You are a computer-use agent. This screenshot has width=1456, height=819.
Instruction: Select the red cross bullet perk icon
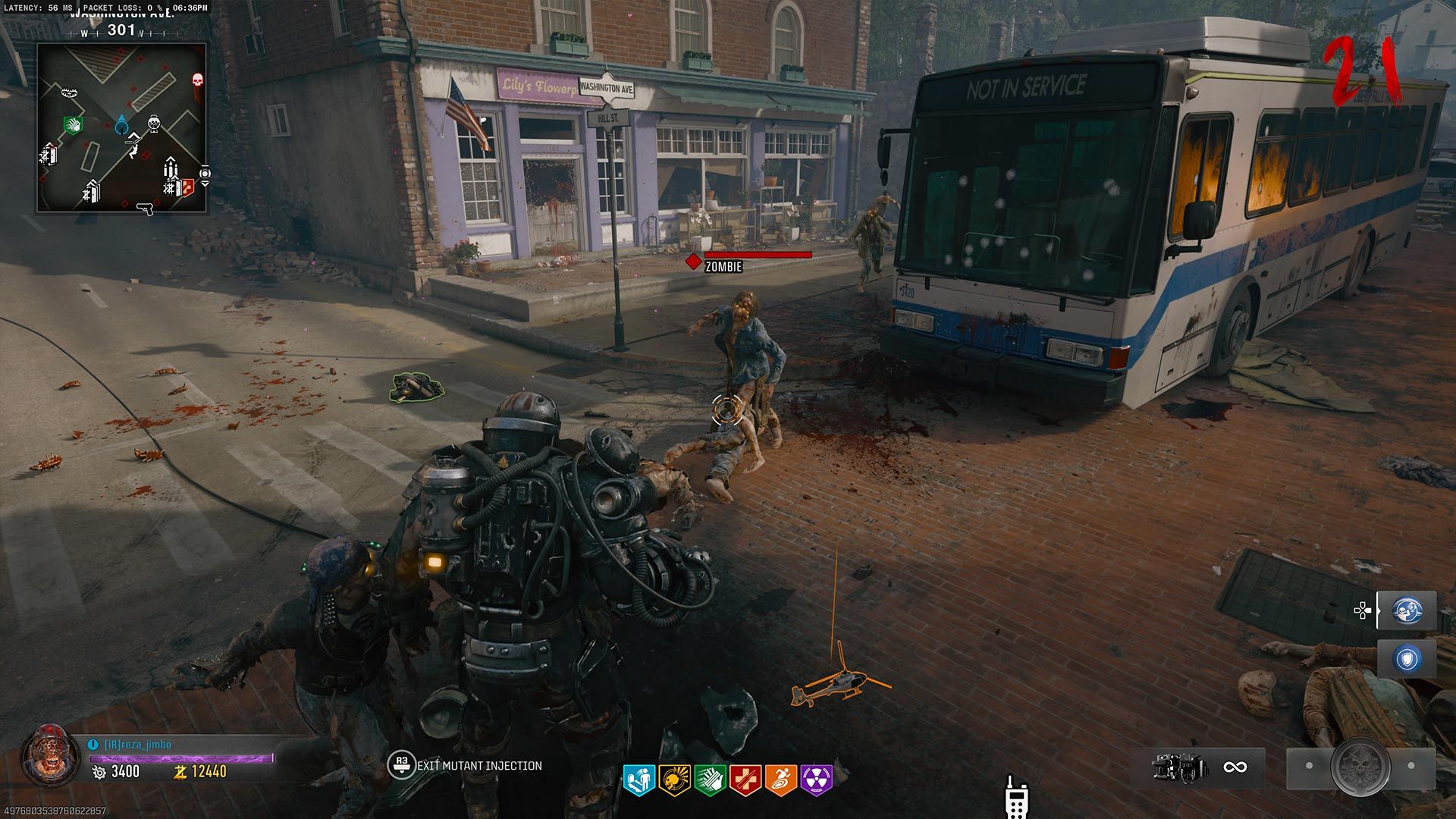tap(745, 780)
